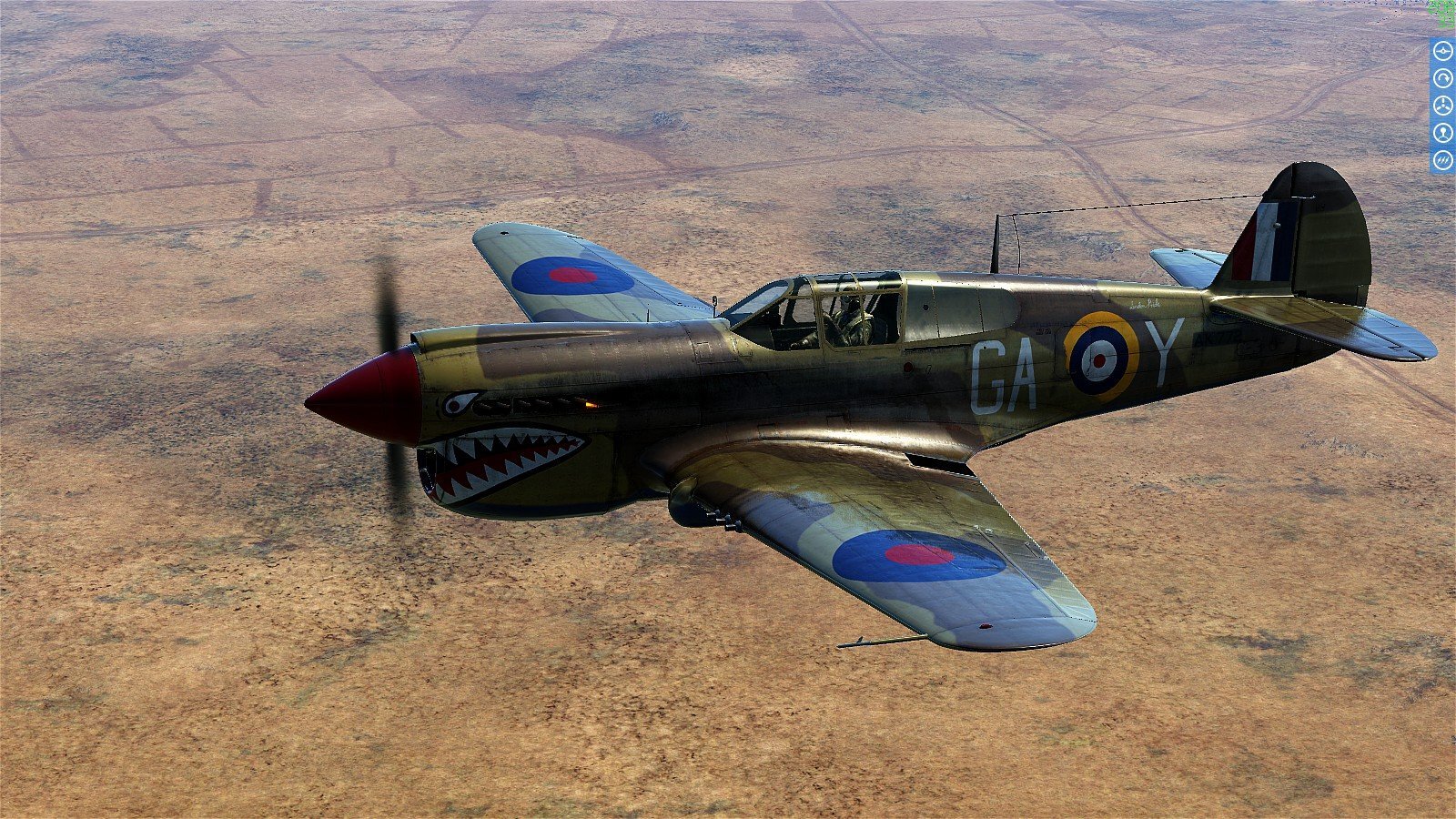Activate the three-blade propeller icon
This screenshot has width=1456, height=819.
tap(1442, 106)
